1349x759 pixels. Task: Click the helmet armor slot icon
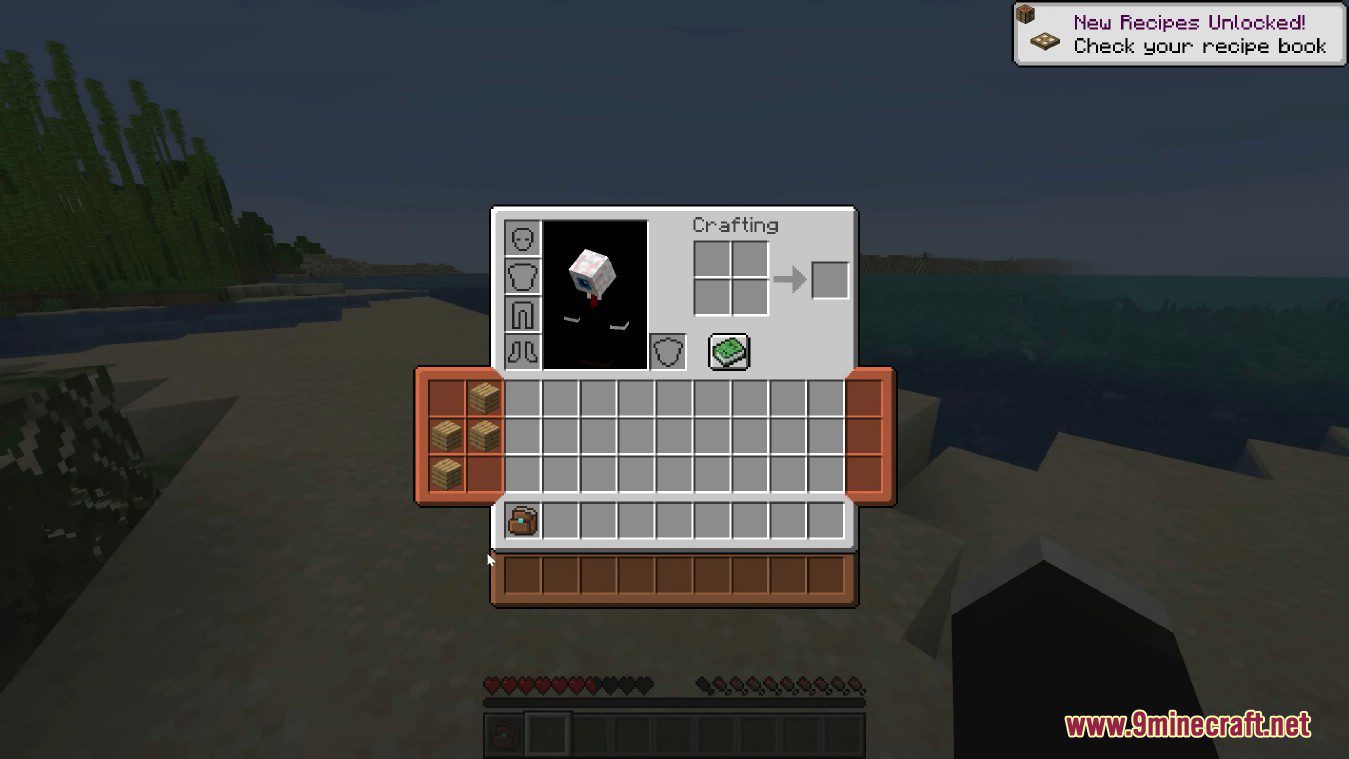522,237
